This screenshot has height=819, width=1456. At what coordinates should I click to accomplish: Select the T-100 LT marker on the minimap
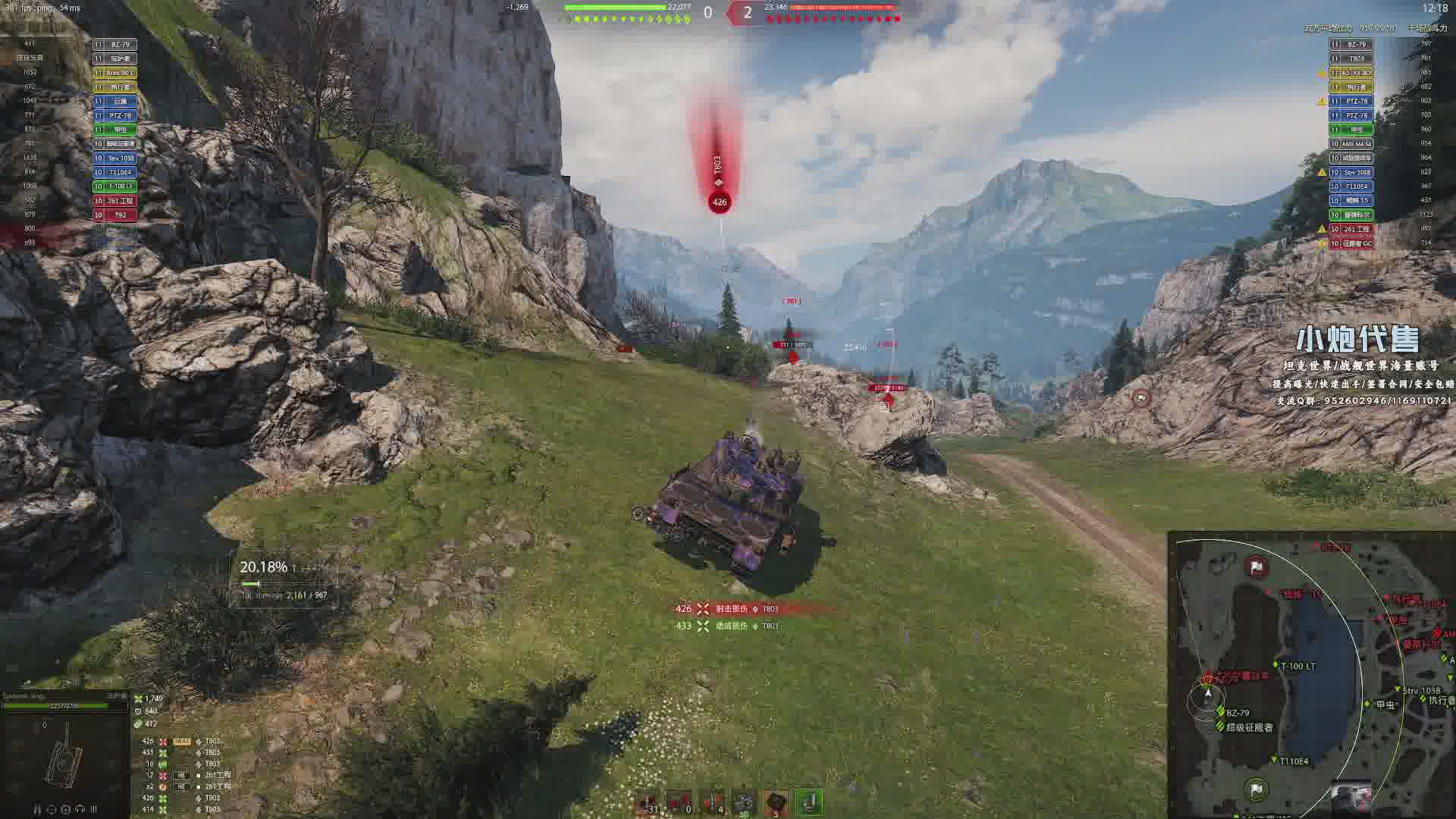pyautogui.click(x=1276, y=665)
